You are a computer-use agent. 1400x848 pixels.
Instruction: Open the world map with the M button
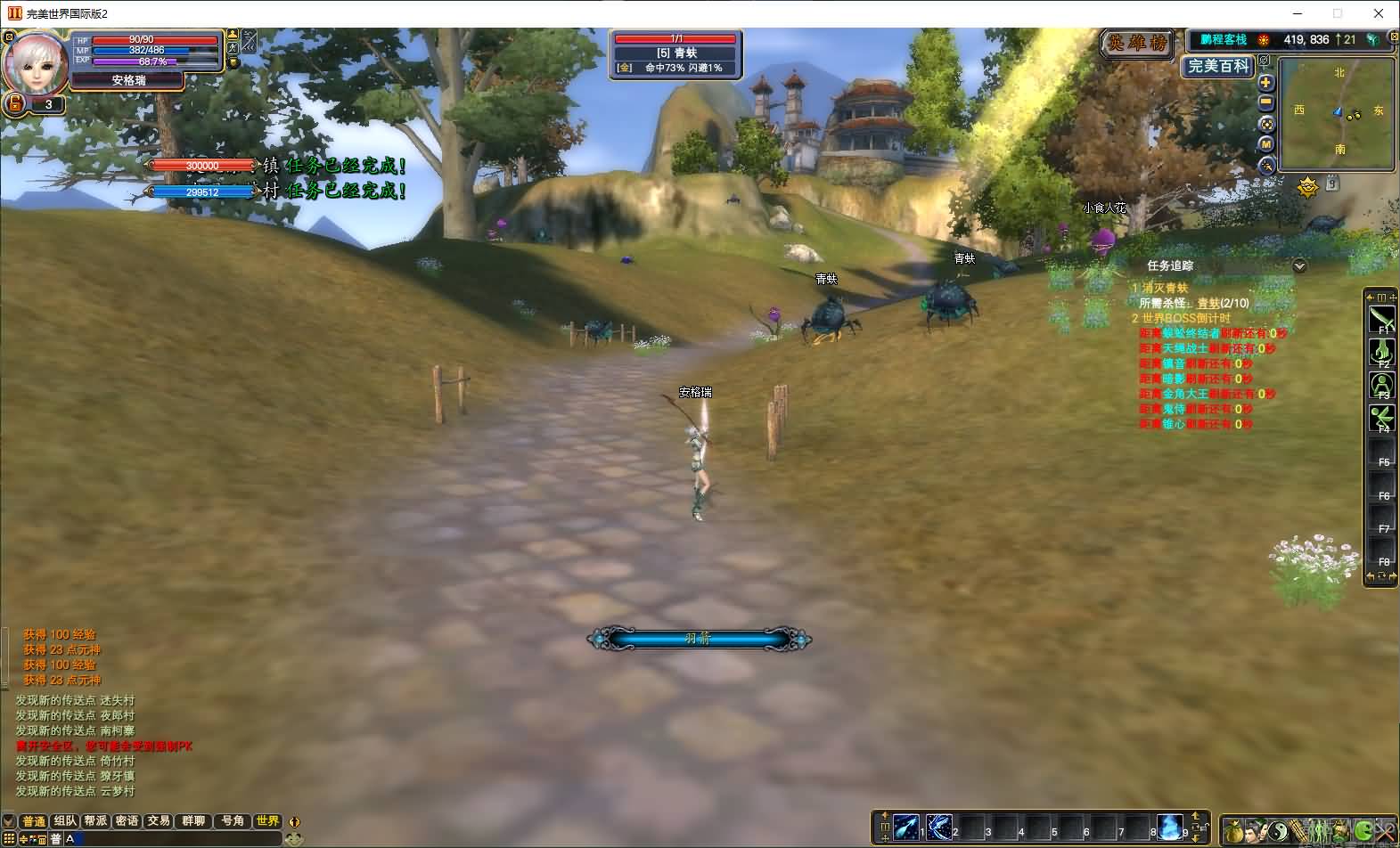coord(1265,144)
